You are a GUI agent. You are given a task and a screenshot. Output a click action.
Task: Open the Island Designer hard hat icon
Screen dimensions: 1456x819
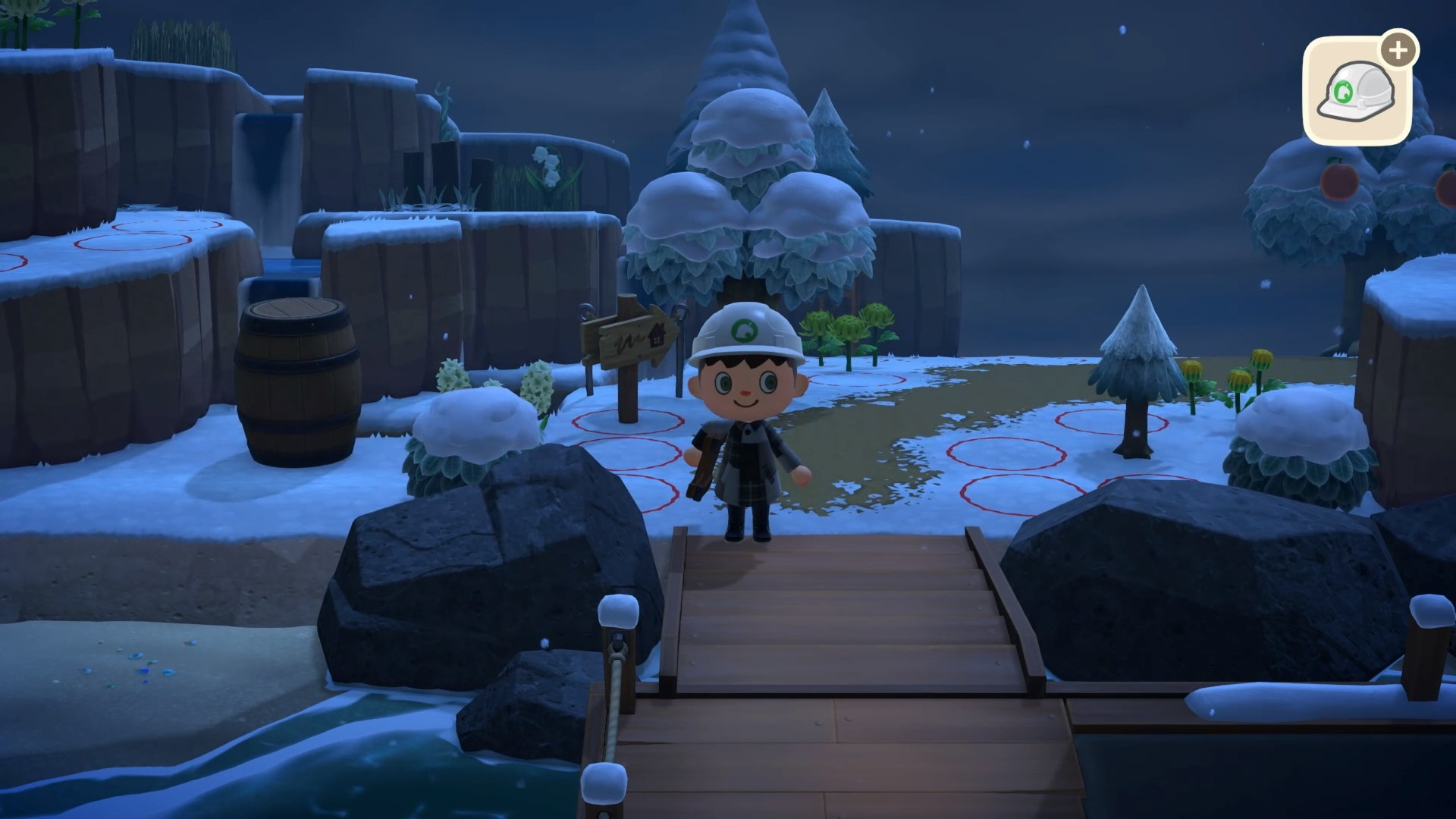point(1357,93)
